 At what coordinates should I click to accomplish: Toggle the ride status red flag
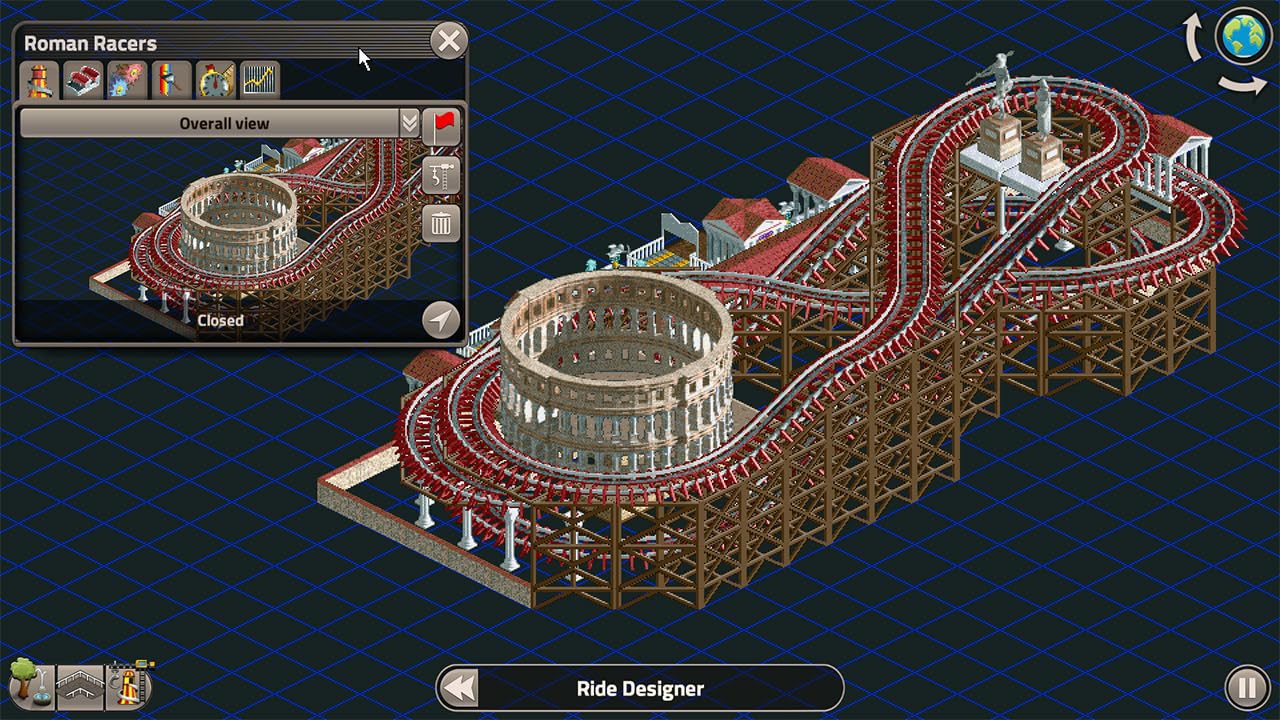pos(440,125)
